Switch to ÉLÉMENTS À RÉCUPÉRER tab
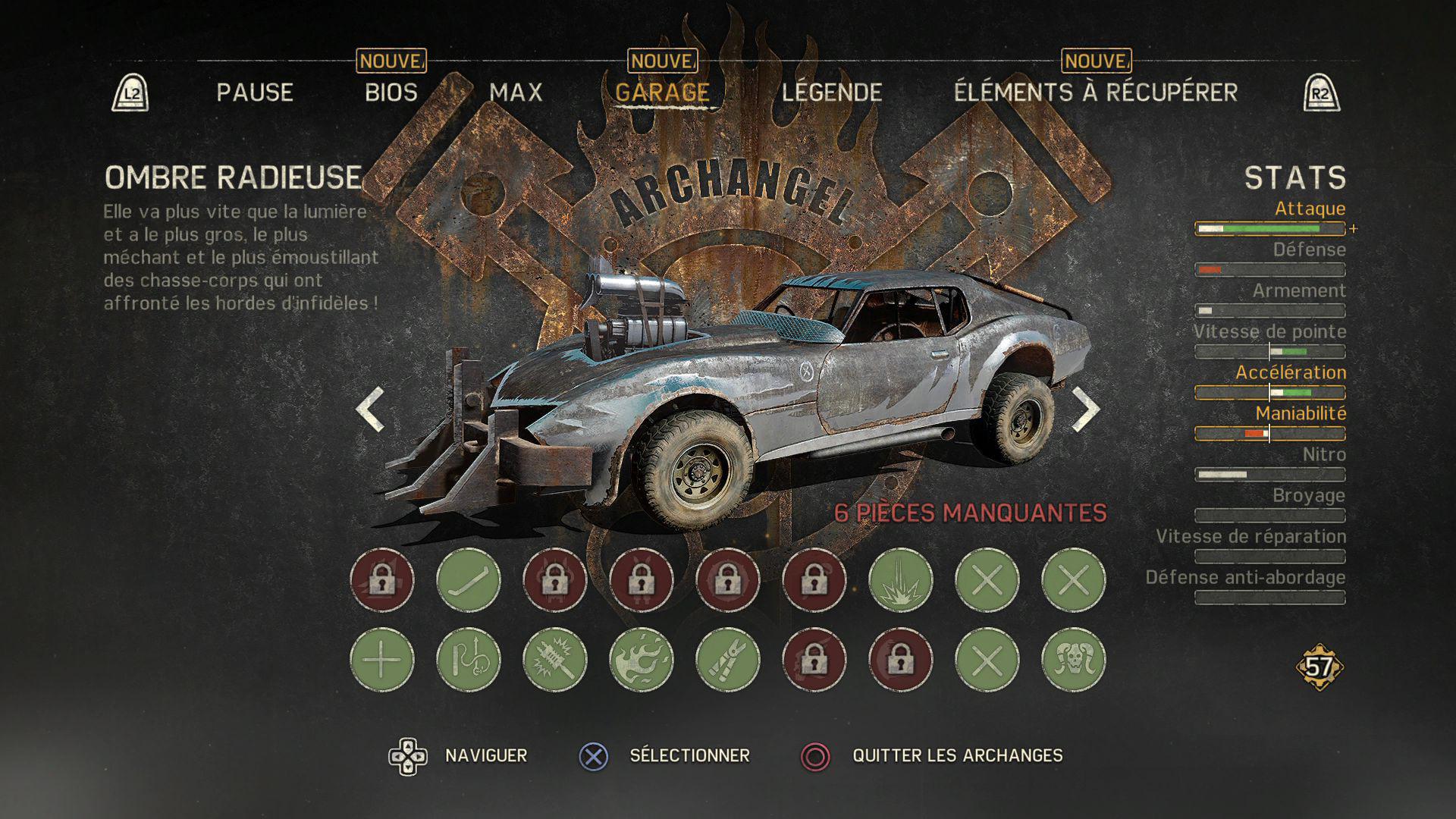This screenshot has width=1456, height=819. click(x=1095, y=93)
